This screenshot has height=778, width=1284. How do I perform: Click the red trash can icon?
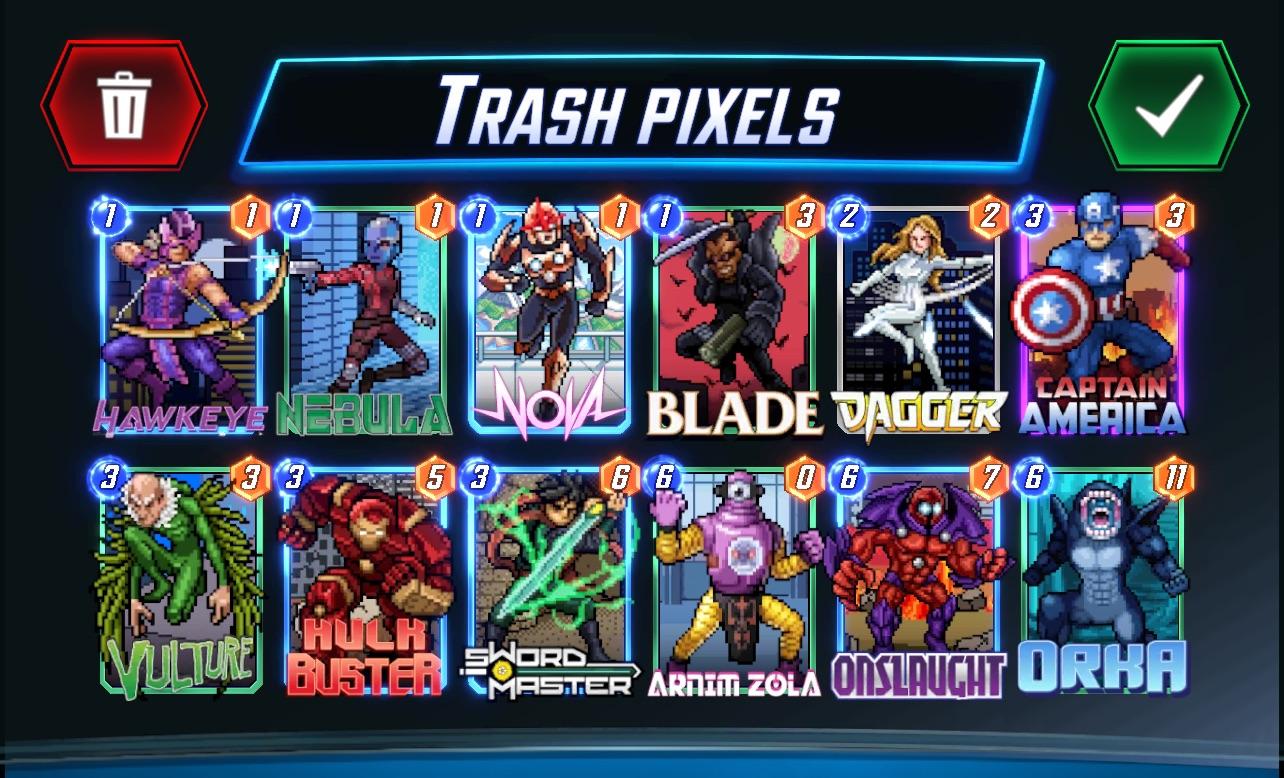pyautogui.click(x=122, y=107)
